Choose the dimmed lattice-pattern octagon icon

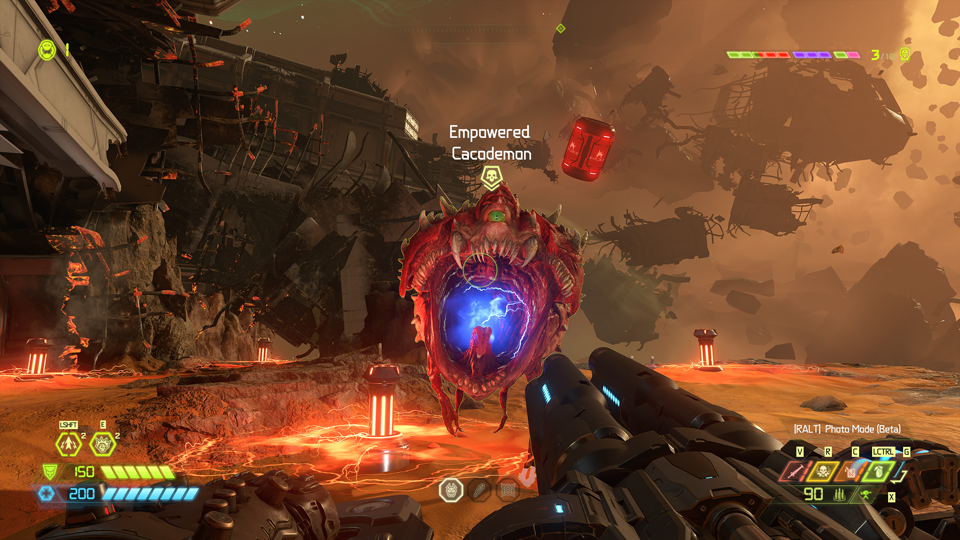click(x=508, y=489)
